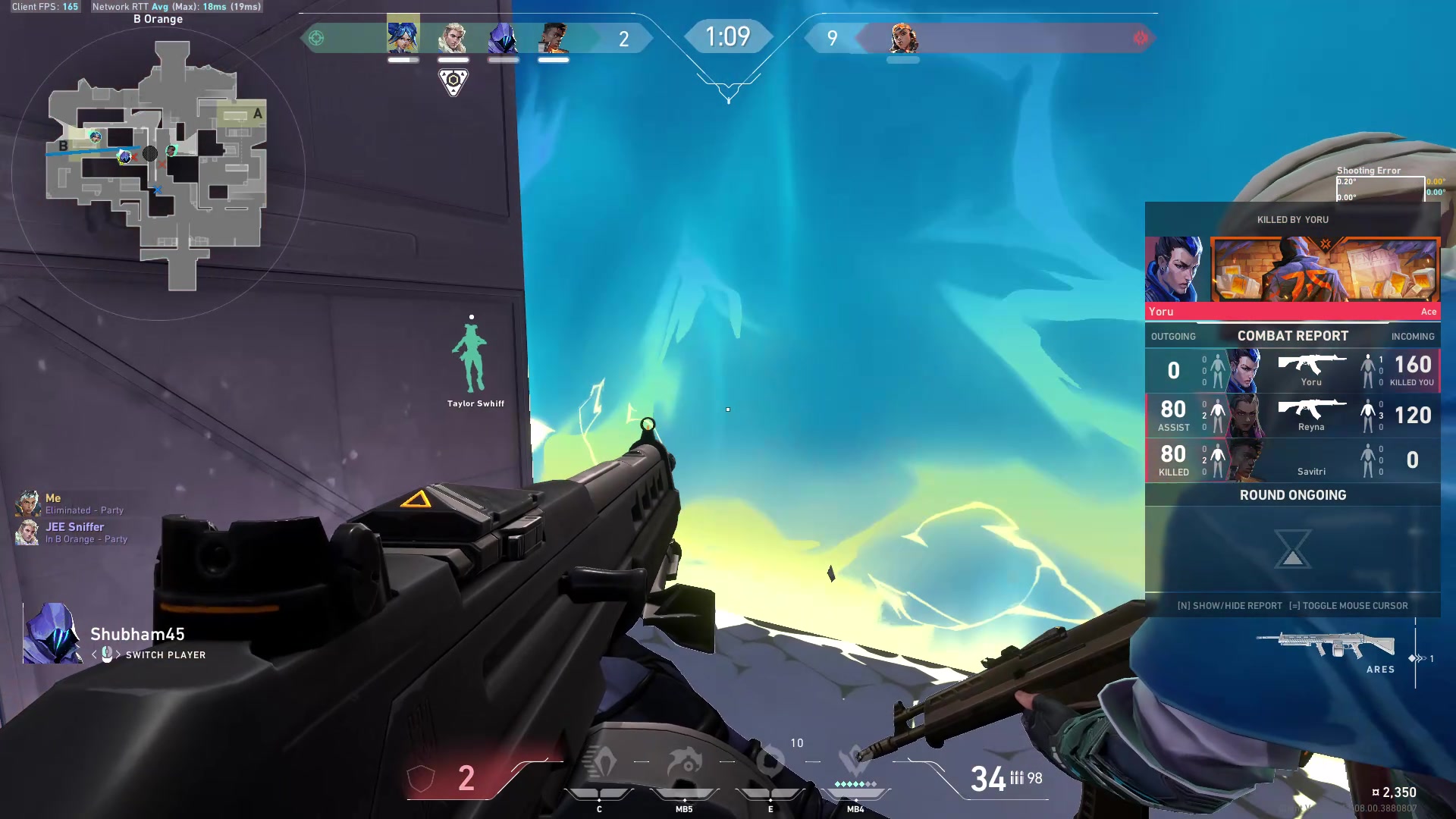The image size is (1456, 819).
Task: Click the spike carrier icon under portraits
Action: [453, 81]
